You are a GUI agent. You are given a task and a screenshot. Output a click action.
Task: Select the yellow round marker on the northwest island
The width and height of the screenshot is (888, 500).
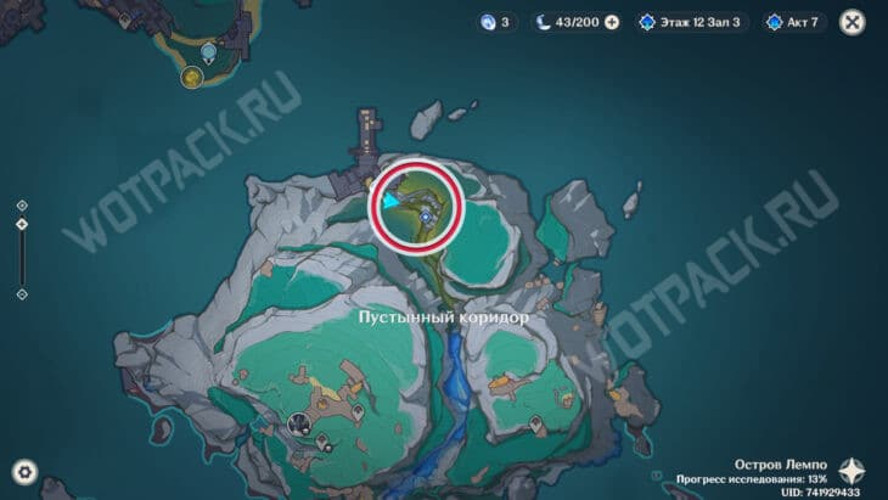click(191, 76)
